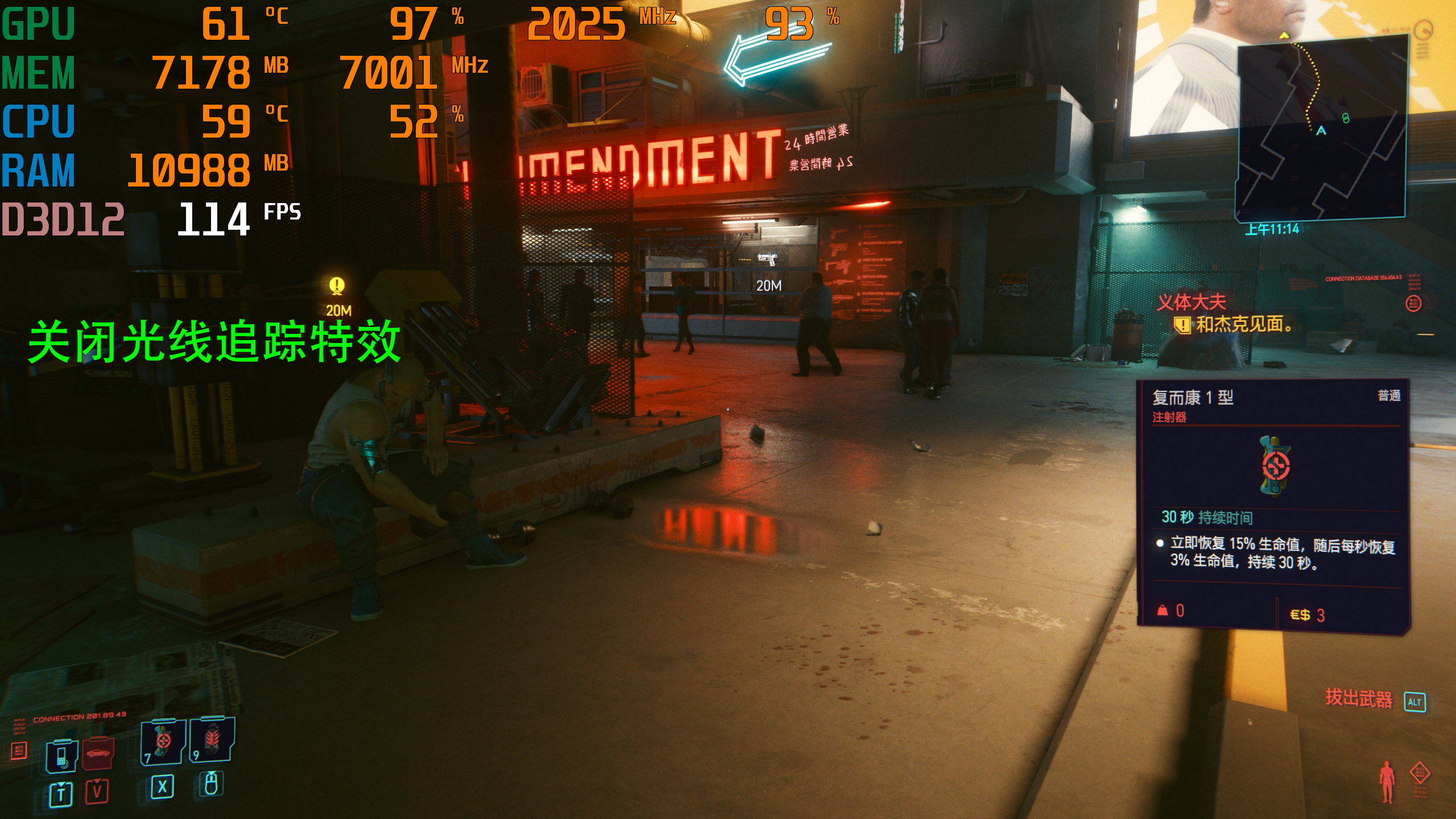
Task: Open the phone quick-access slot
Action: click(61, 756)
